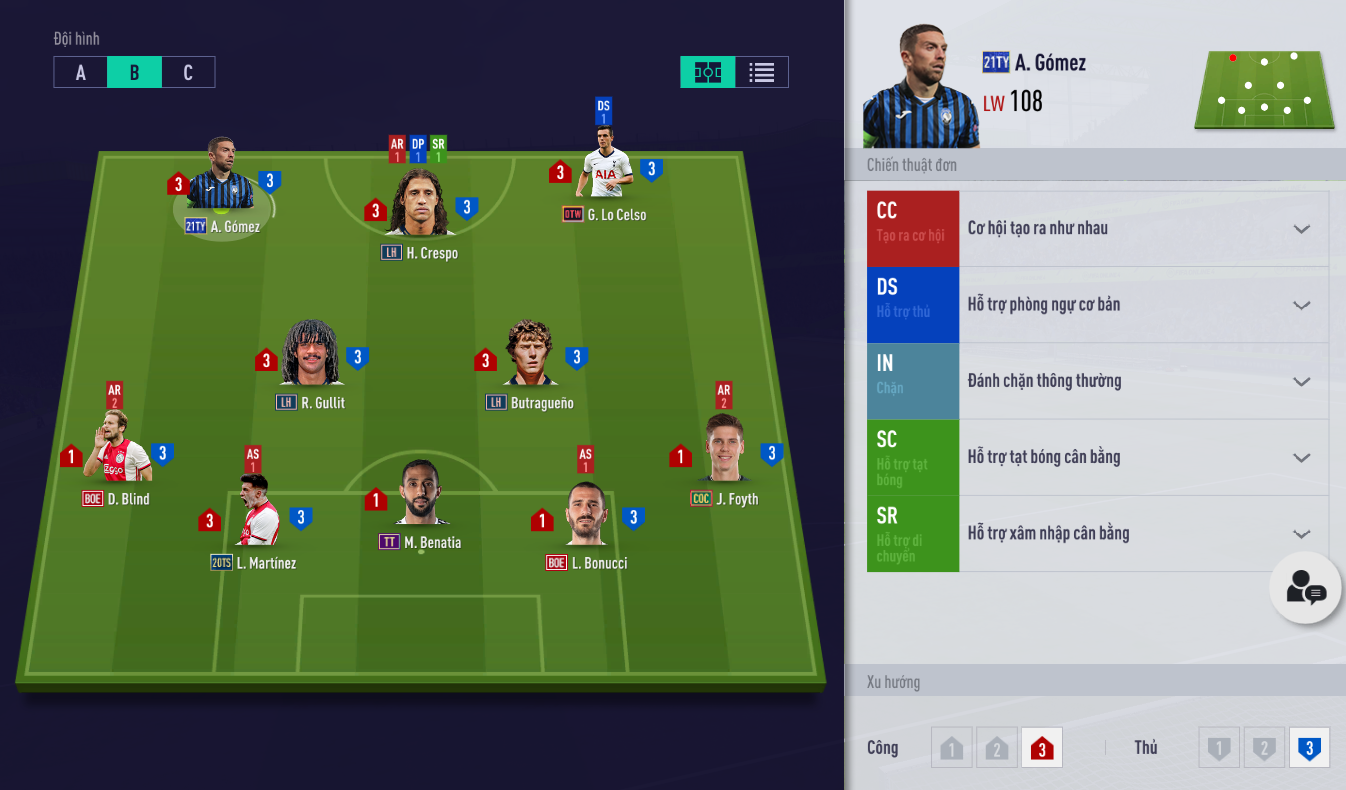The height and width of the screenshot is (790, 1346).
Task: Select defender L. Bonucci
Action: 586,514
